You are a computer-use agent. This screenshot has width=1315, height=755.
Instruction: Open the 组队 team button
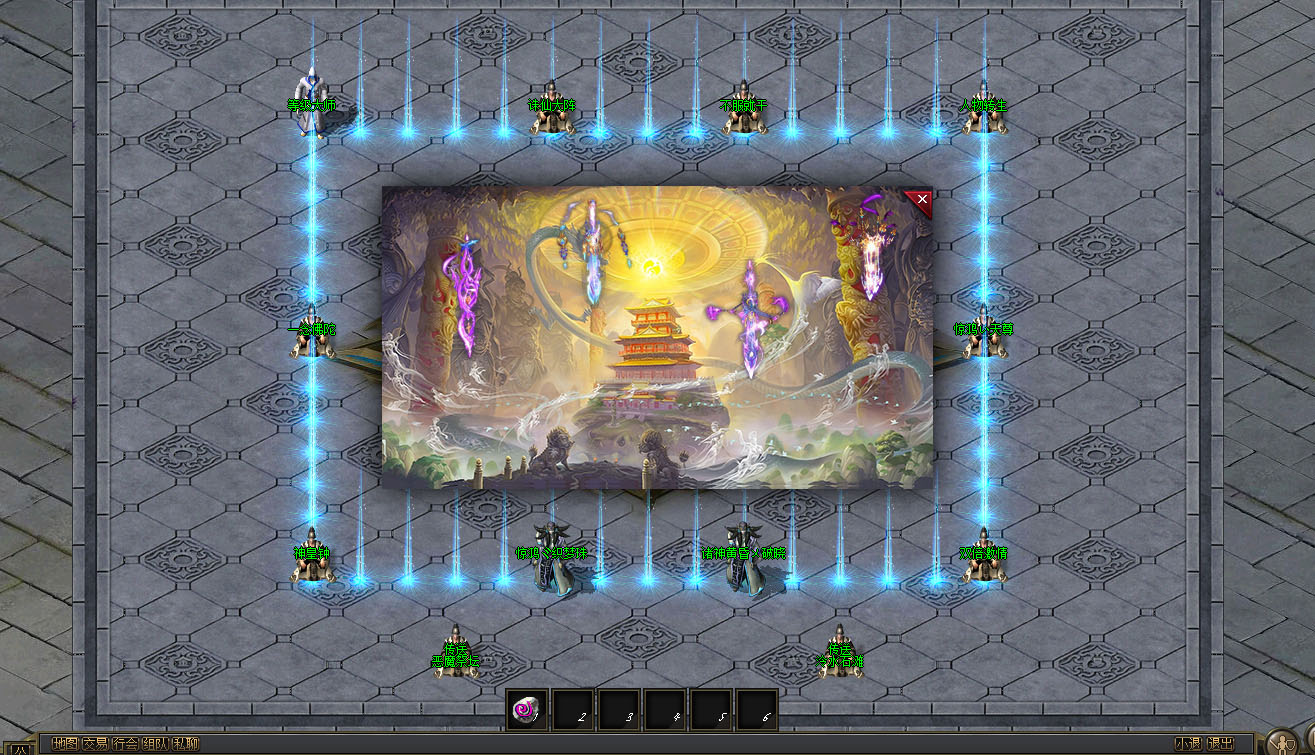155,744
